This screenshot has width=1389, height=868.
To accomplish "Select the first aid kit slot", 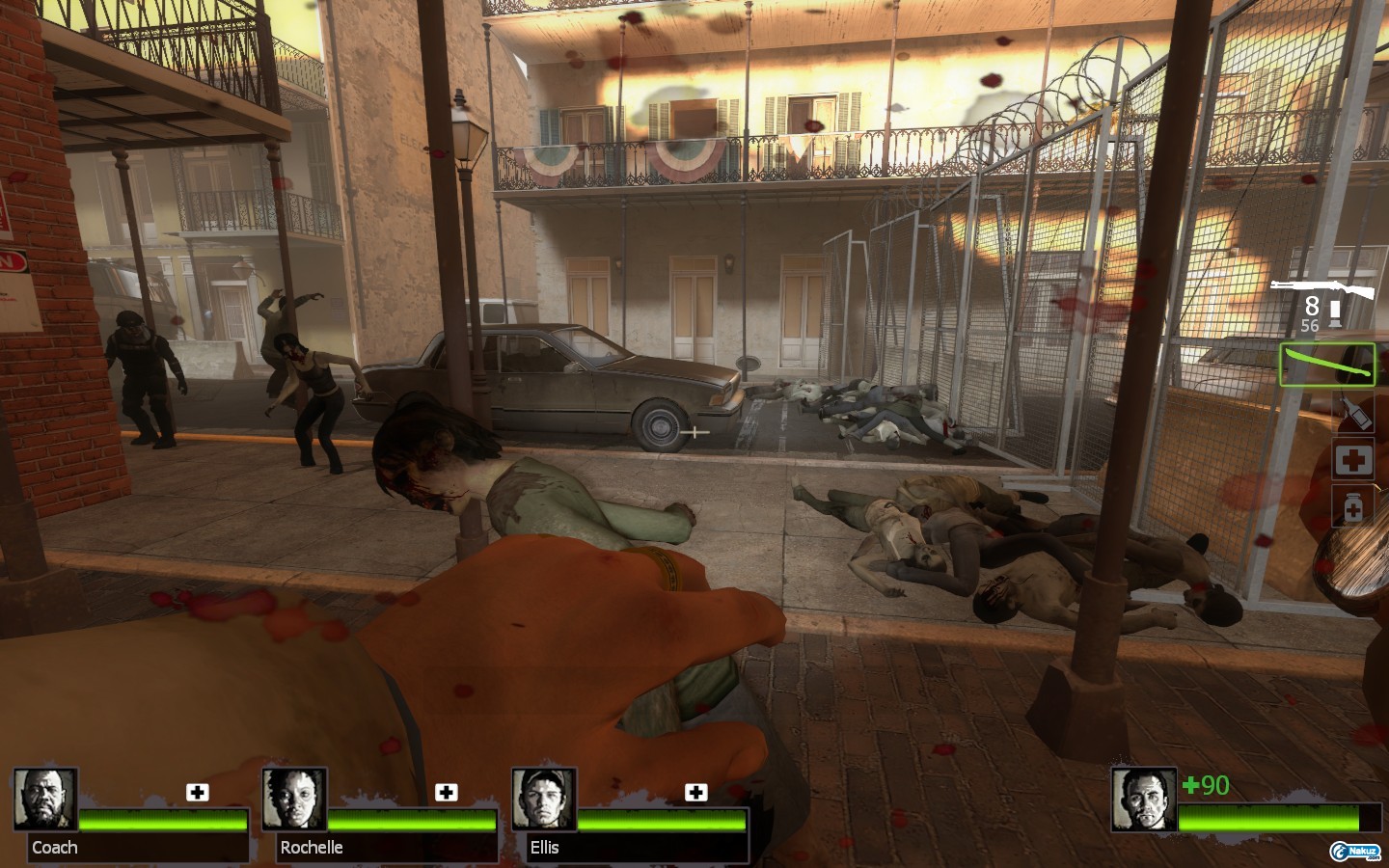I will pos(1353,460).
